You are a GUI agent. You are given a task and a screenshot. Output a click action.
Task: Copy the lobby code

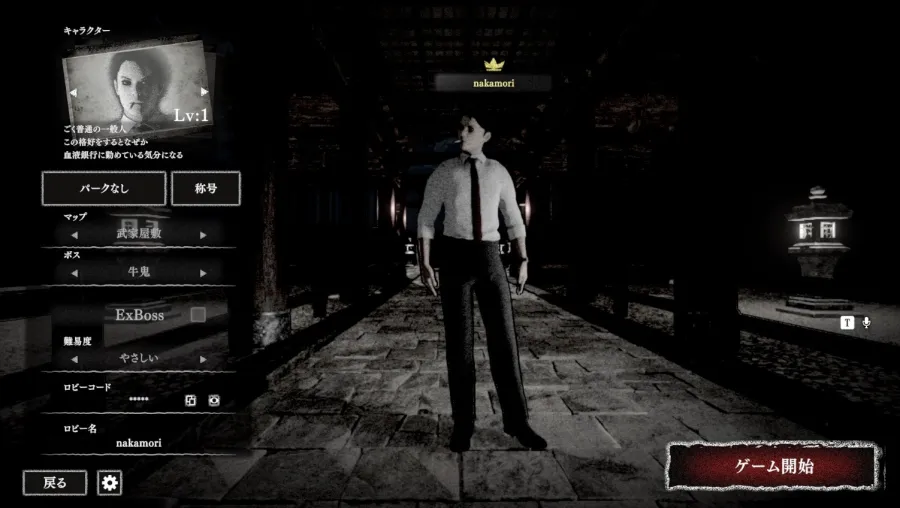coord(190,400)
